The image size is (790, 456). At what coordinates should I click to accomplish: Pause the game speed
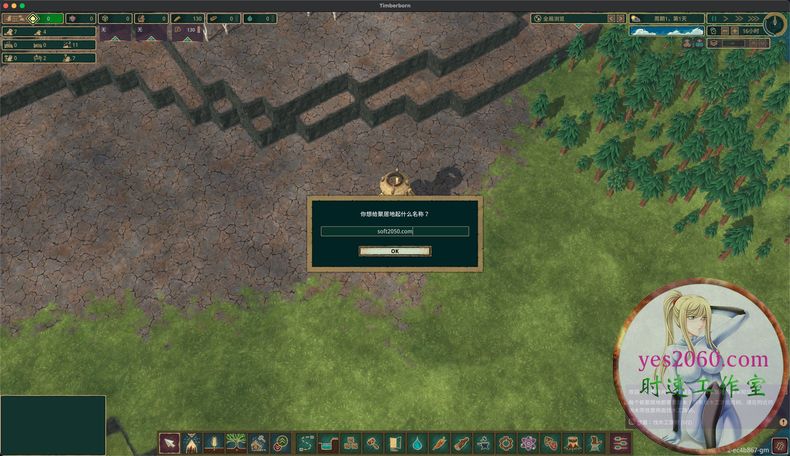[714, 19]
